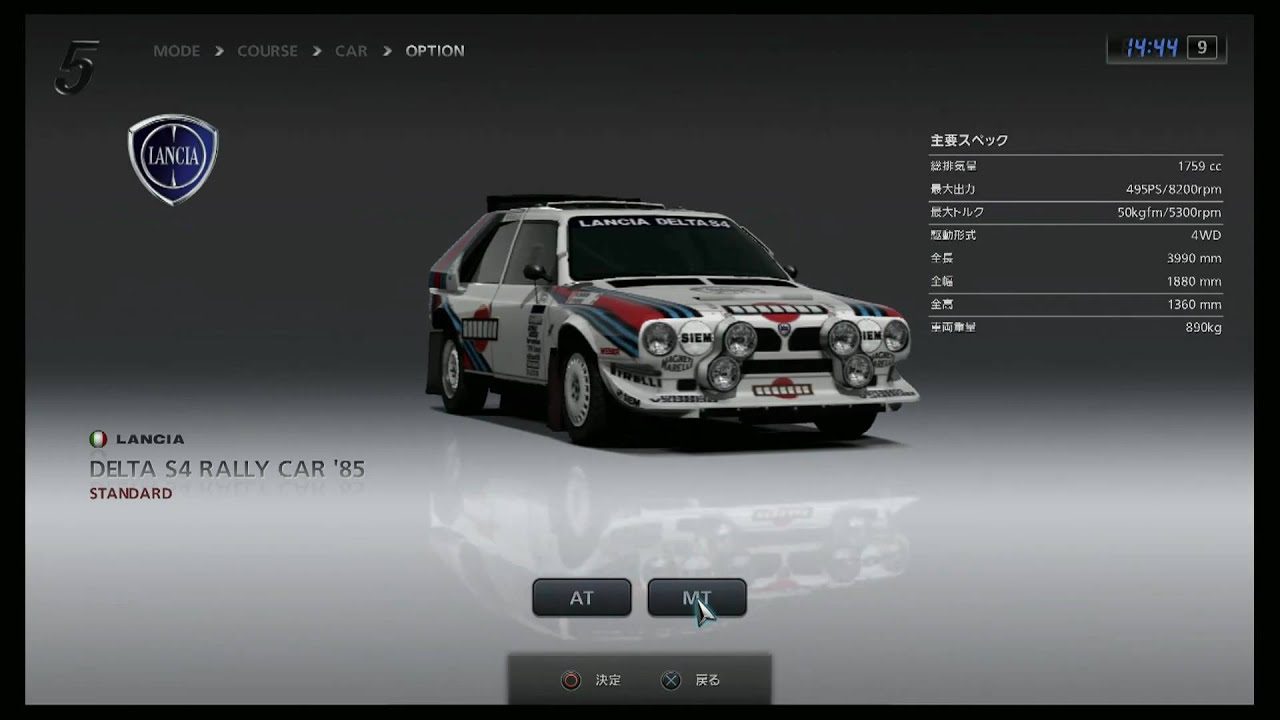Screen dimensions: 1280x720
Task: Choose the AT transmission button
Action: 581,598
